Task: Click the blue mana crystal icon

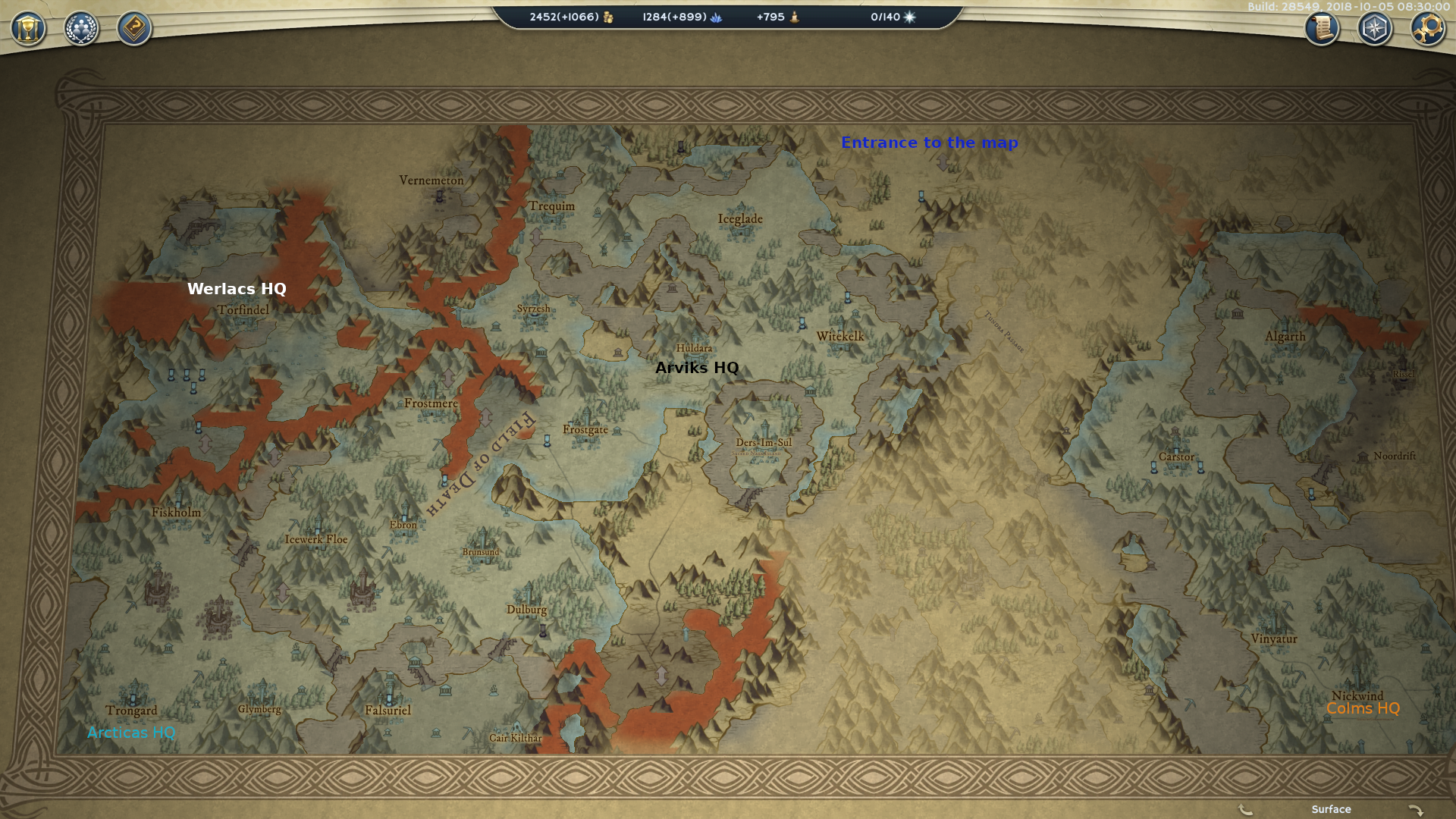Action: point(717,16)
